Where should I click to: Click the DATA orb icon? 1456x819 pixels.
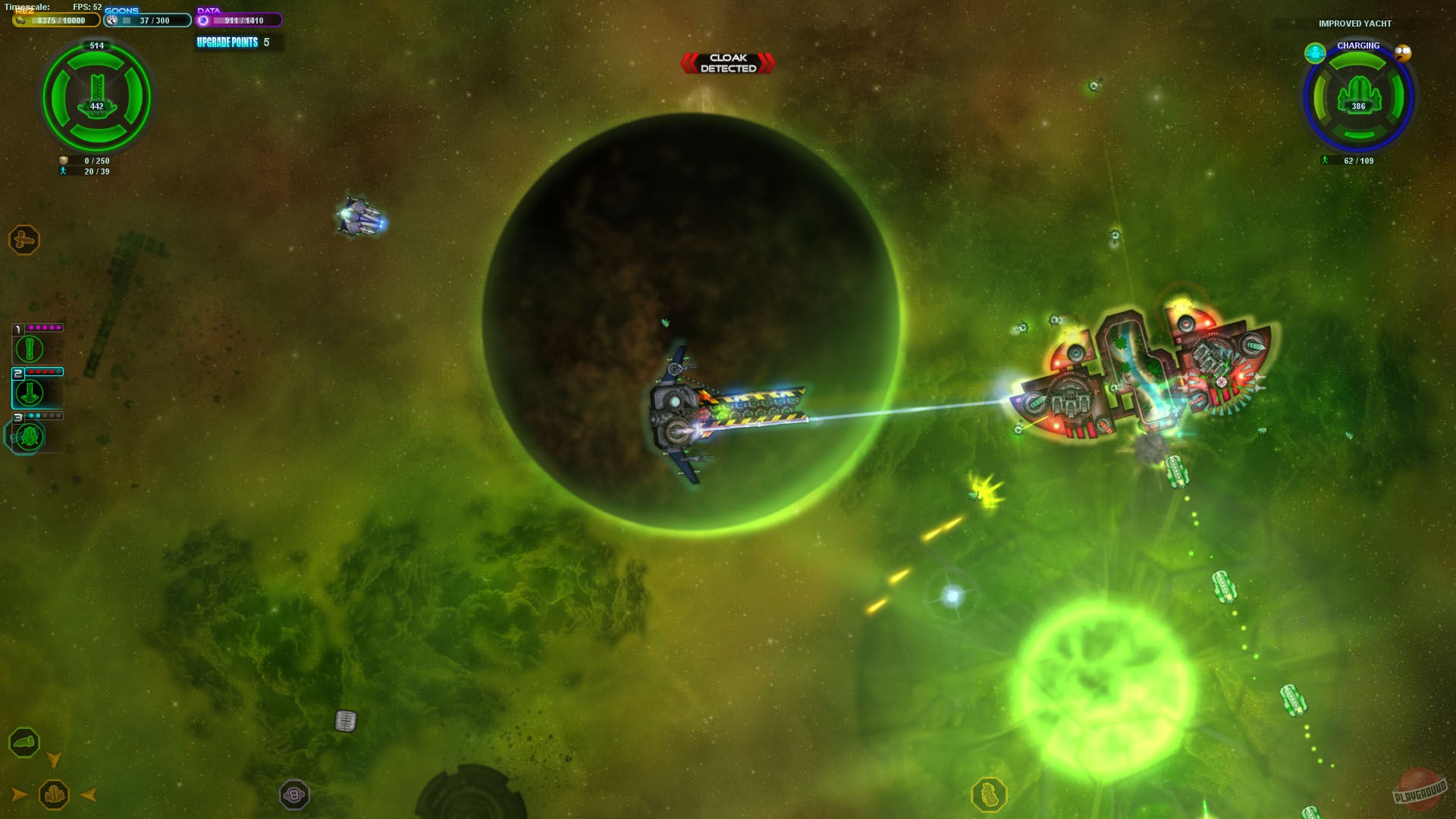[x=202, y=20]
